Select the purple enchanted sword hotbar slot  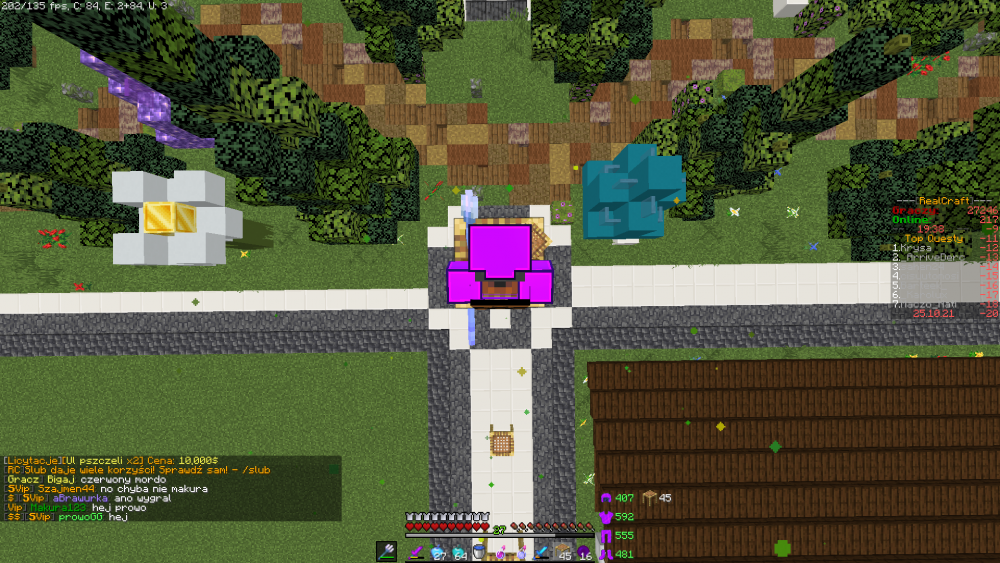click(x=416, y=551)
